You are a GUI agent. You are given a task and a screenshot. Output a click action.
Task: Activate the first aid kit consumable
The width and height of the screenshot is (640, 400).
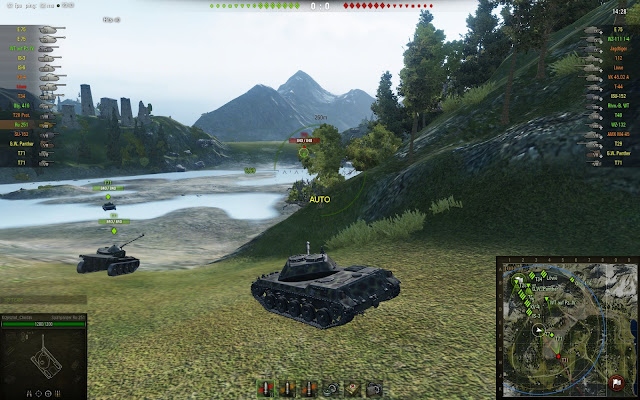pyautogui.click(x=353, y=388)
